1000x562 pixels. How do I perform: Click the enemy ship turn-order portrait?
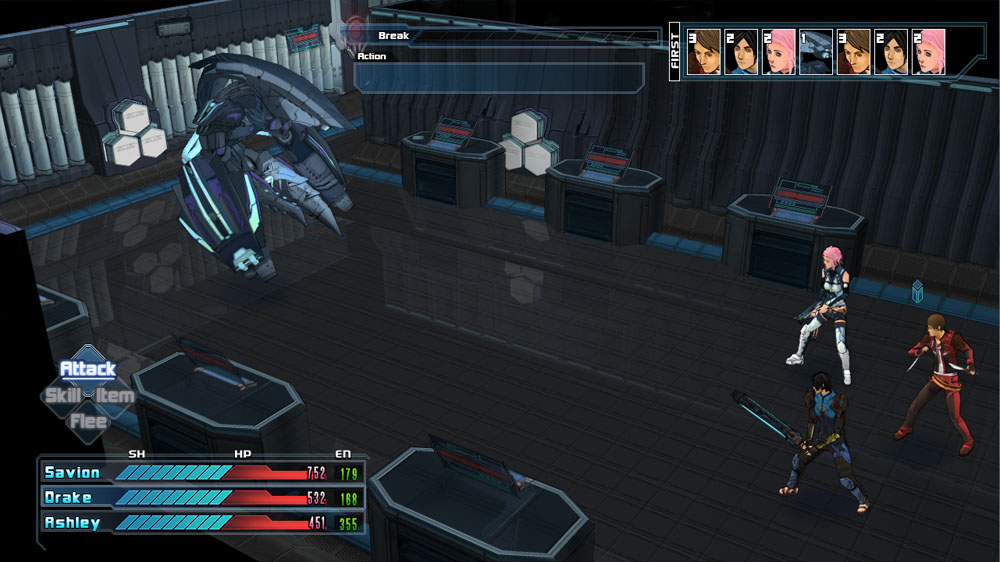pyautogui.click(x=816, y=52)
